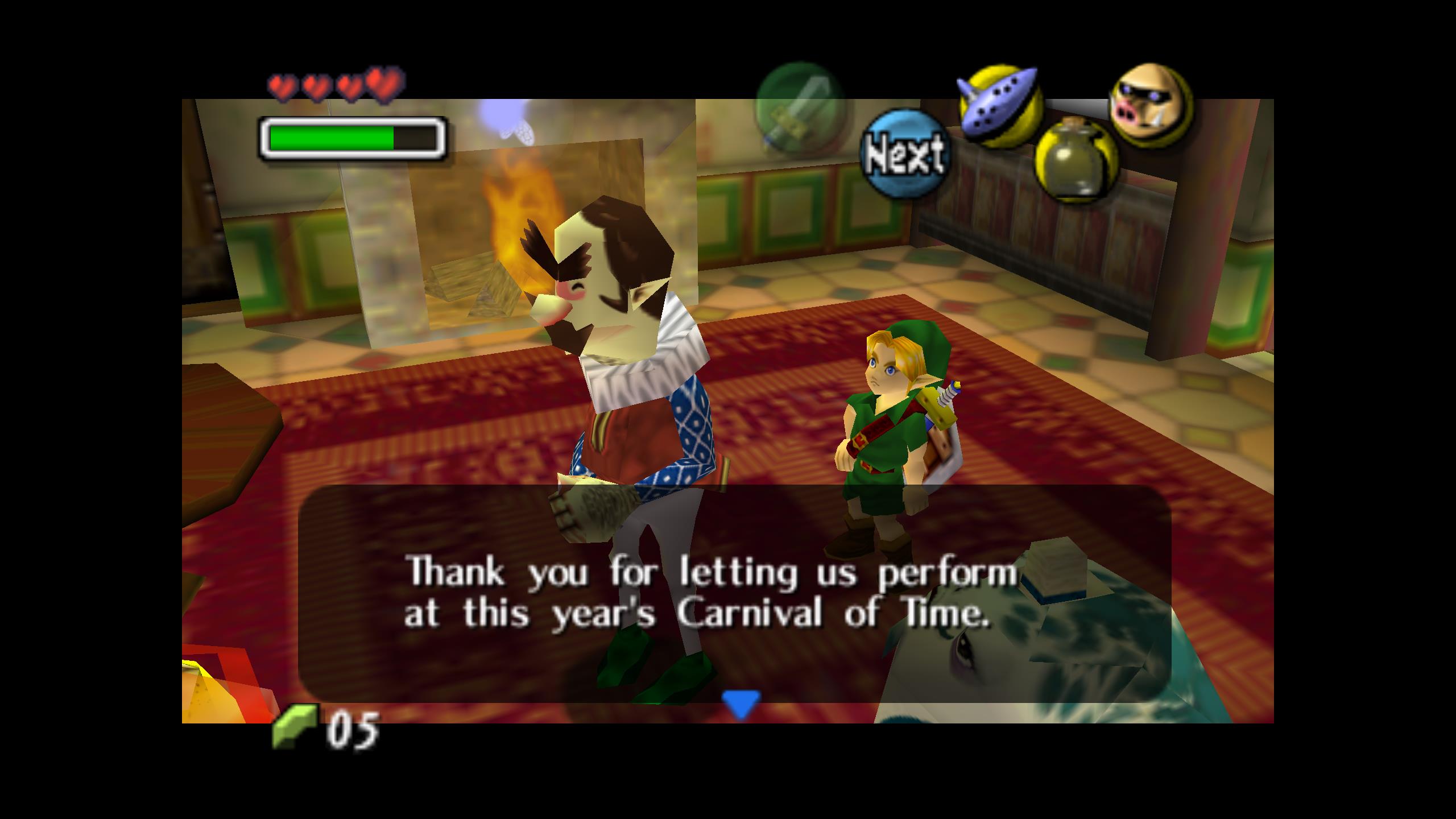The height and width of the screenshot is (819, 1456).
Task: Advance dialogue with the blue arrow
Action: click(x=741, y=704)
